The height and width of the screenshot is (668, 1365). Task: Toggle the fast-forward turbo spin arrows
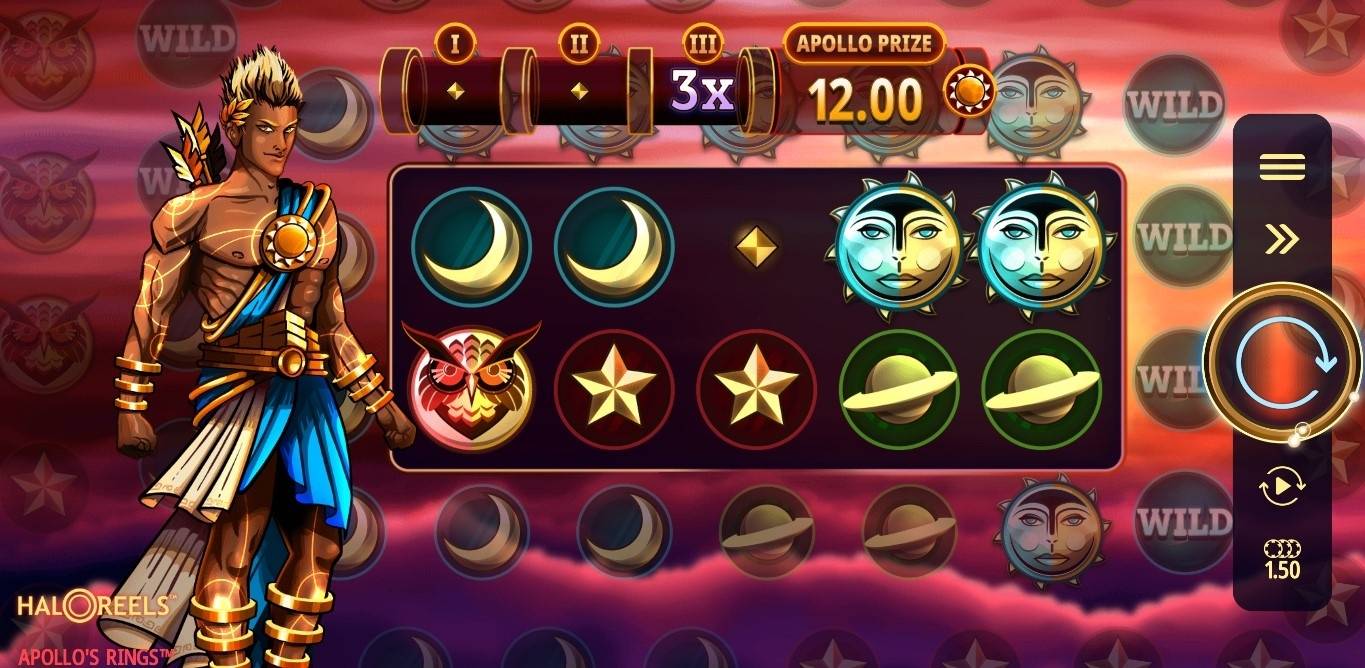(1282, 238)
